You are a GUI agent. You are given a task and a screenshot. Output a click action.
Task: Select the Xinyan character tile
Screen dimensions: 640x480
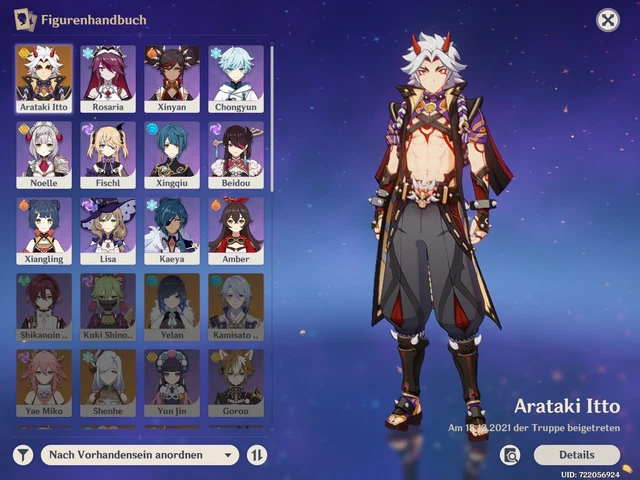pos(172,76)
